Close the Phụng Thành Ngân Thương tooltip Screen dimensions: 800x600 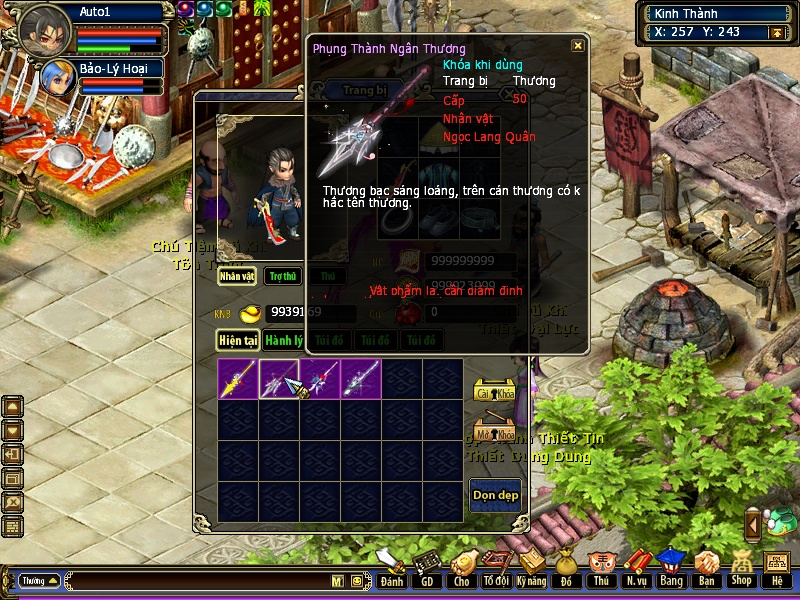pyautogui.click(x=577, y=46)
